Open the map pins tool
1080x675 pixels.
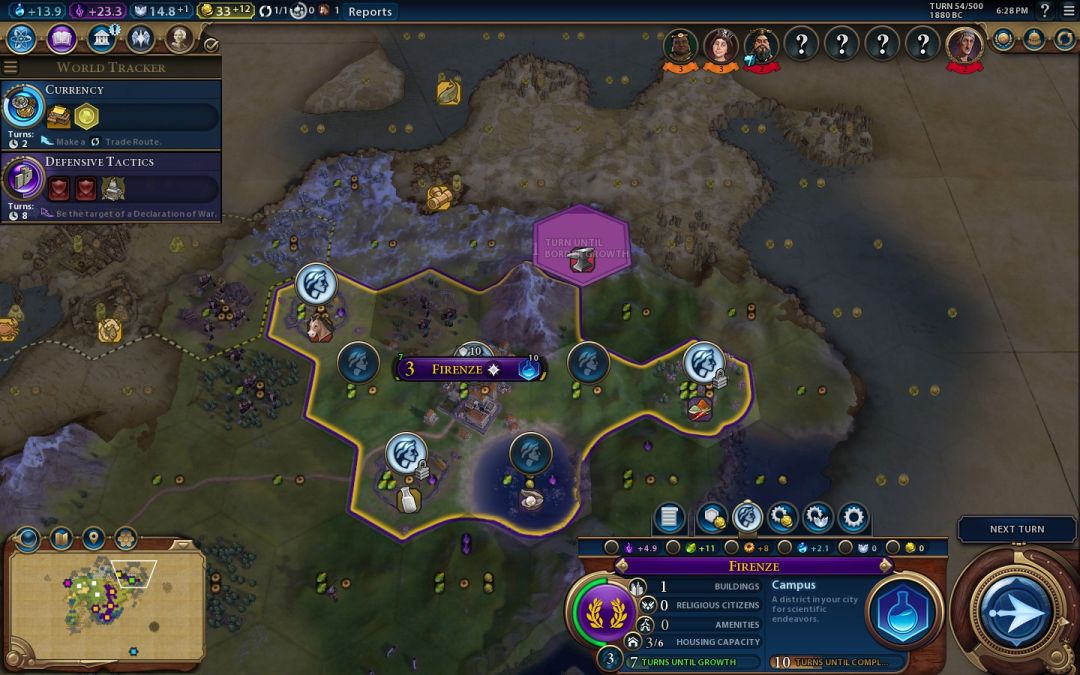(x=93, y=539)
